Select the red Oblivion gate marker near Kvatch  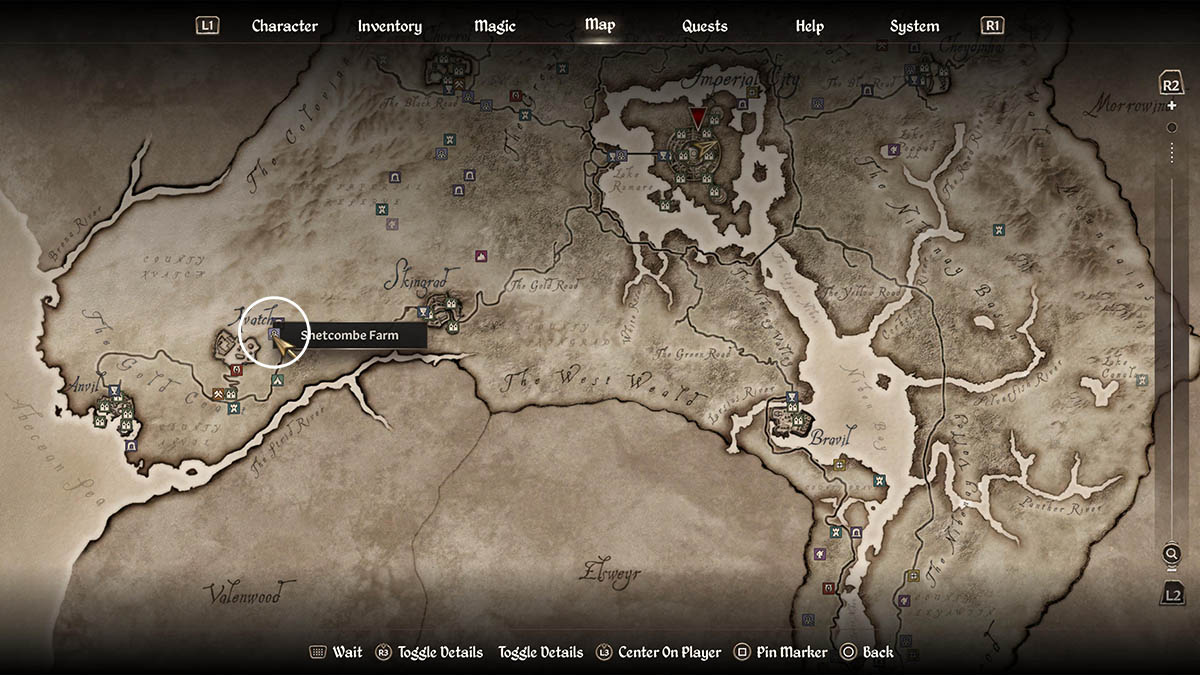point(236,370)
